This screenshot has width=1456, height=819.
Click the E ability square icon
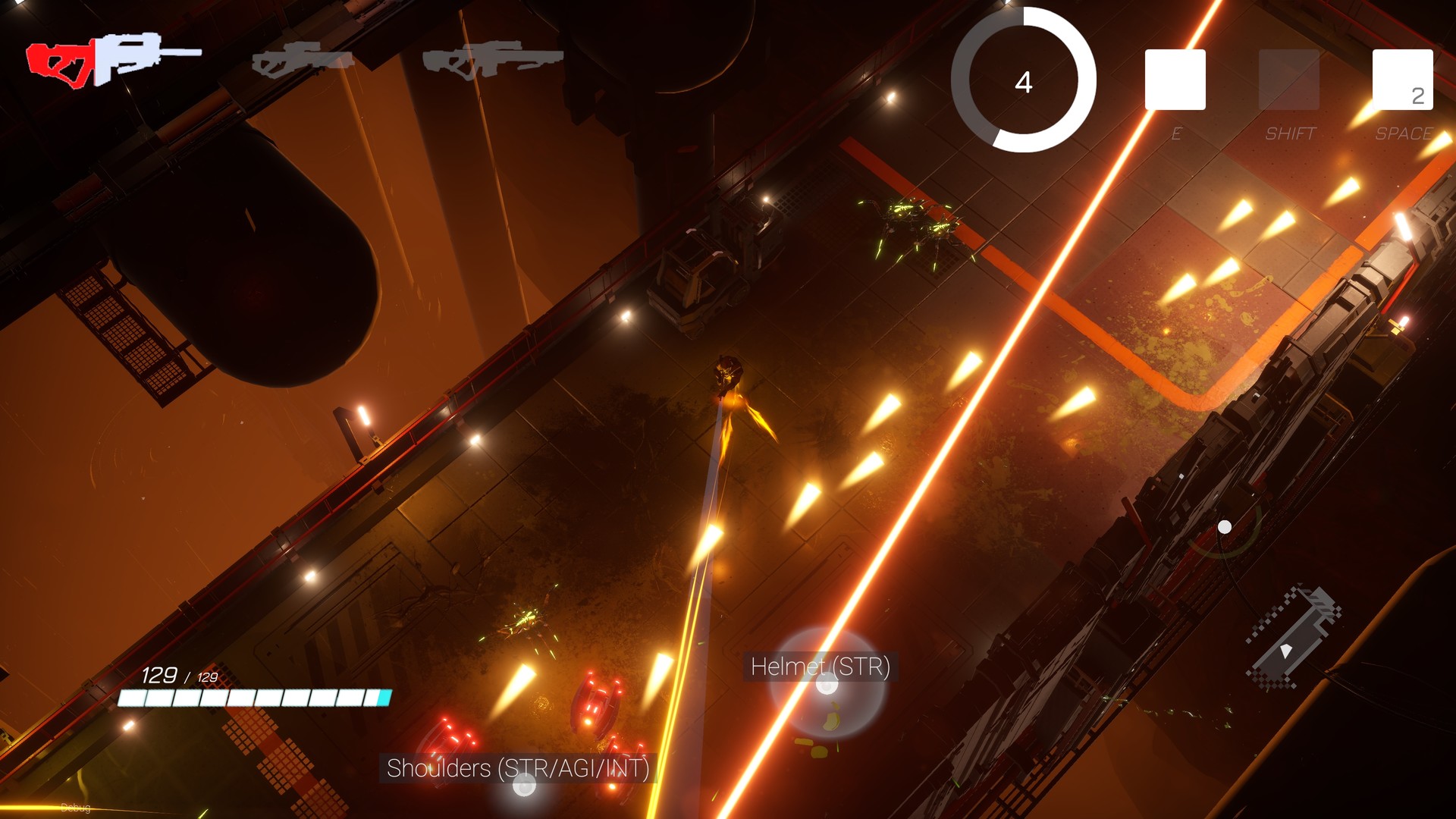[1176, 81]
